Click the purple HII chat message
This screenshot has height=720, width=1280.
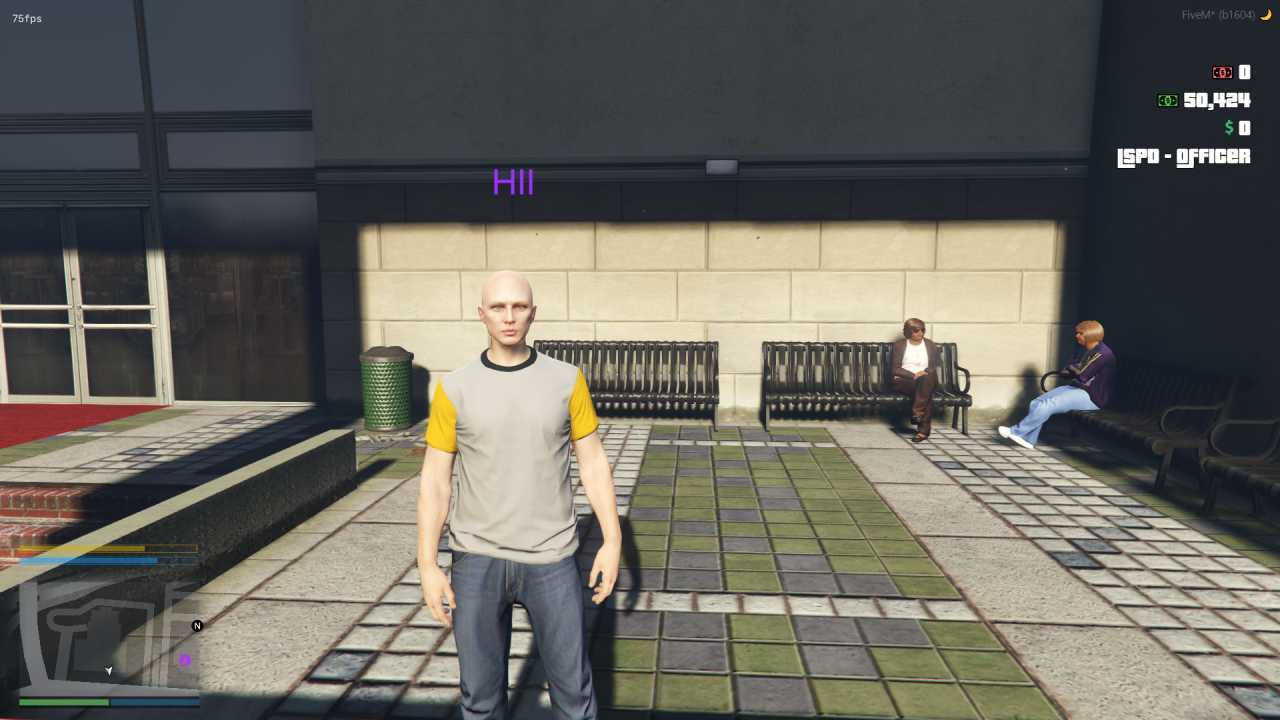[x=513, y=183]
